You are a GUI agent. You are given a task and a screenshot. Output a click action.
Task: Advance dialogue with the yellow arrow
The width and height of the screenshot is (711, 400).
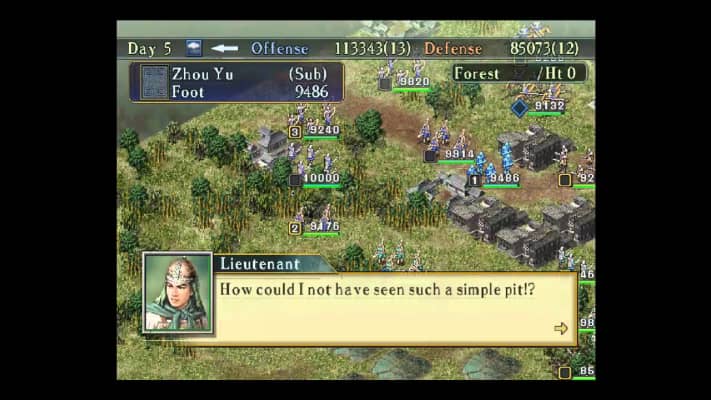click(560, 328)
